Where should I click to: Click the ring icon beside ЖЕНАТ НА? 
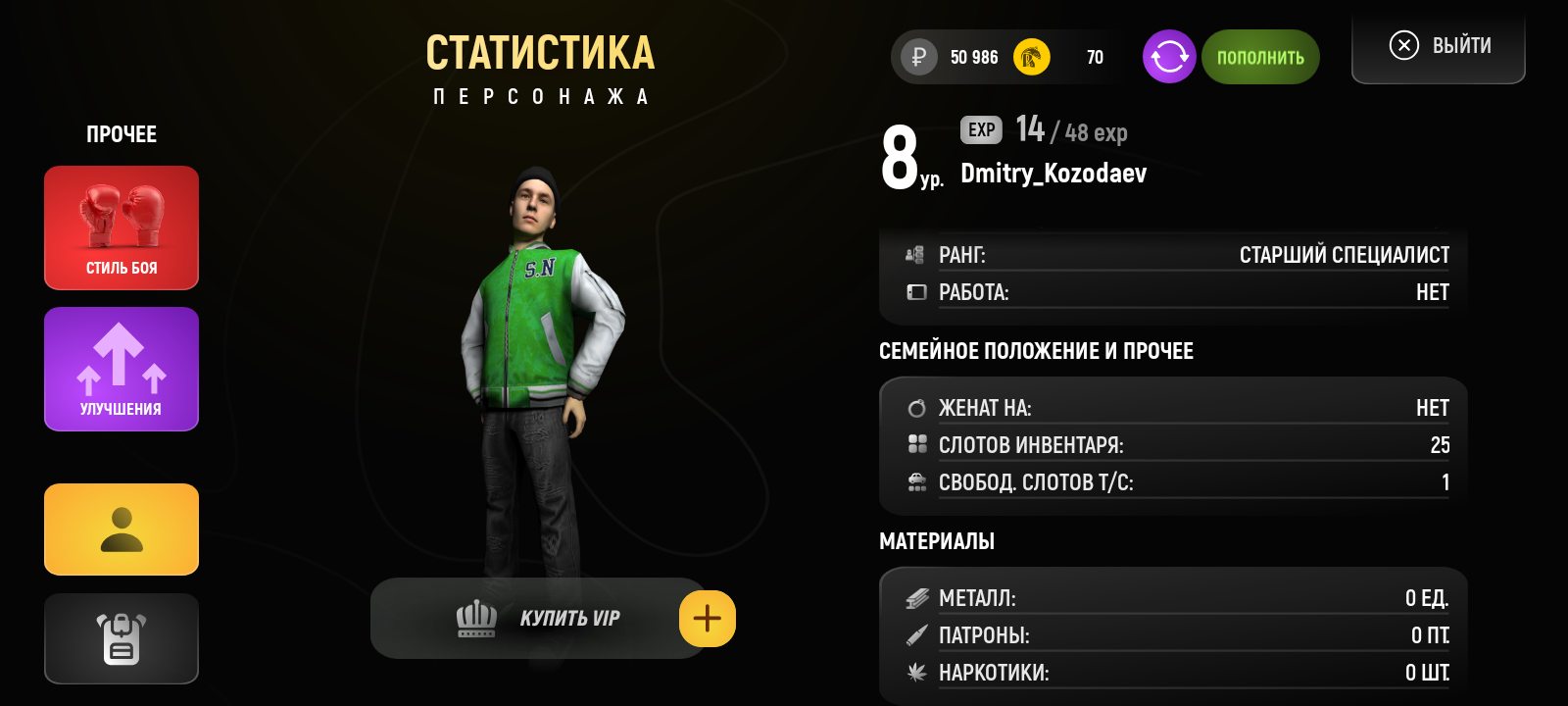click(917, 406)
